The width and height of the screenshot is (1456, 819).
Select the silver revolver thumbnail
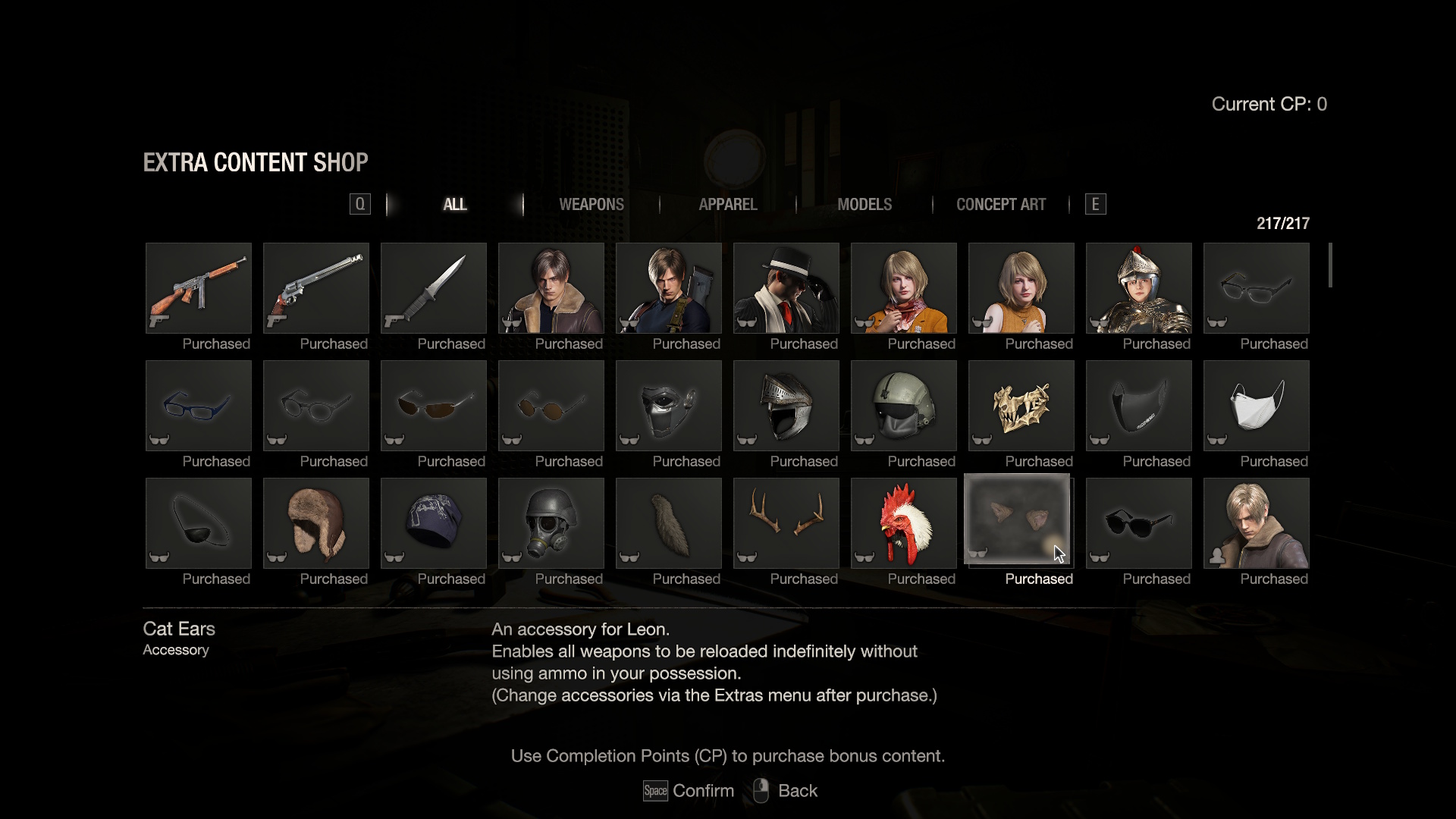coord(315,288)
